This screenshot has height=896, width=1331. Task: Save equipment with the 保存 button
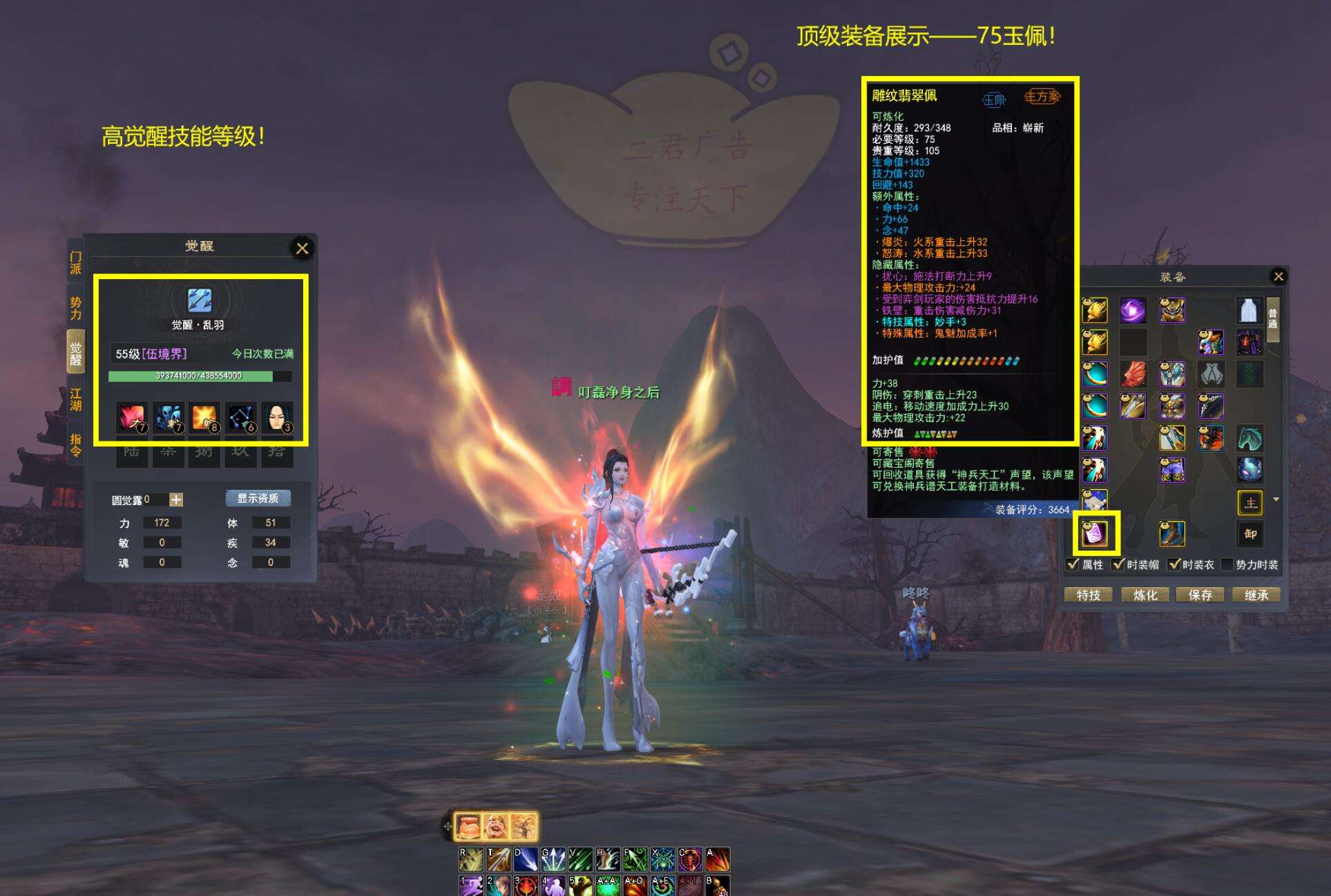pos(1200,595)
